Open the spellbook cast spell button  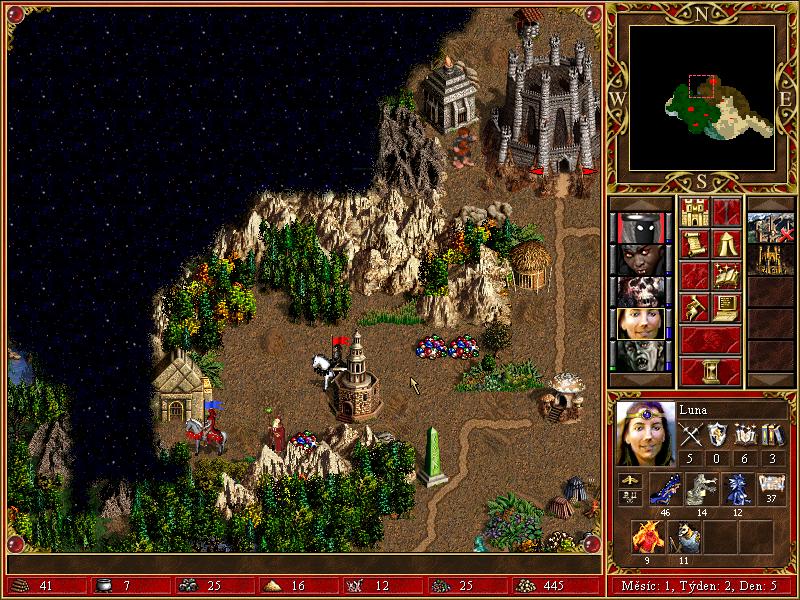coord(727,276)
